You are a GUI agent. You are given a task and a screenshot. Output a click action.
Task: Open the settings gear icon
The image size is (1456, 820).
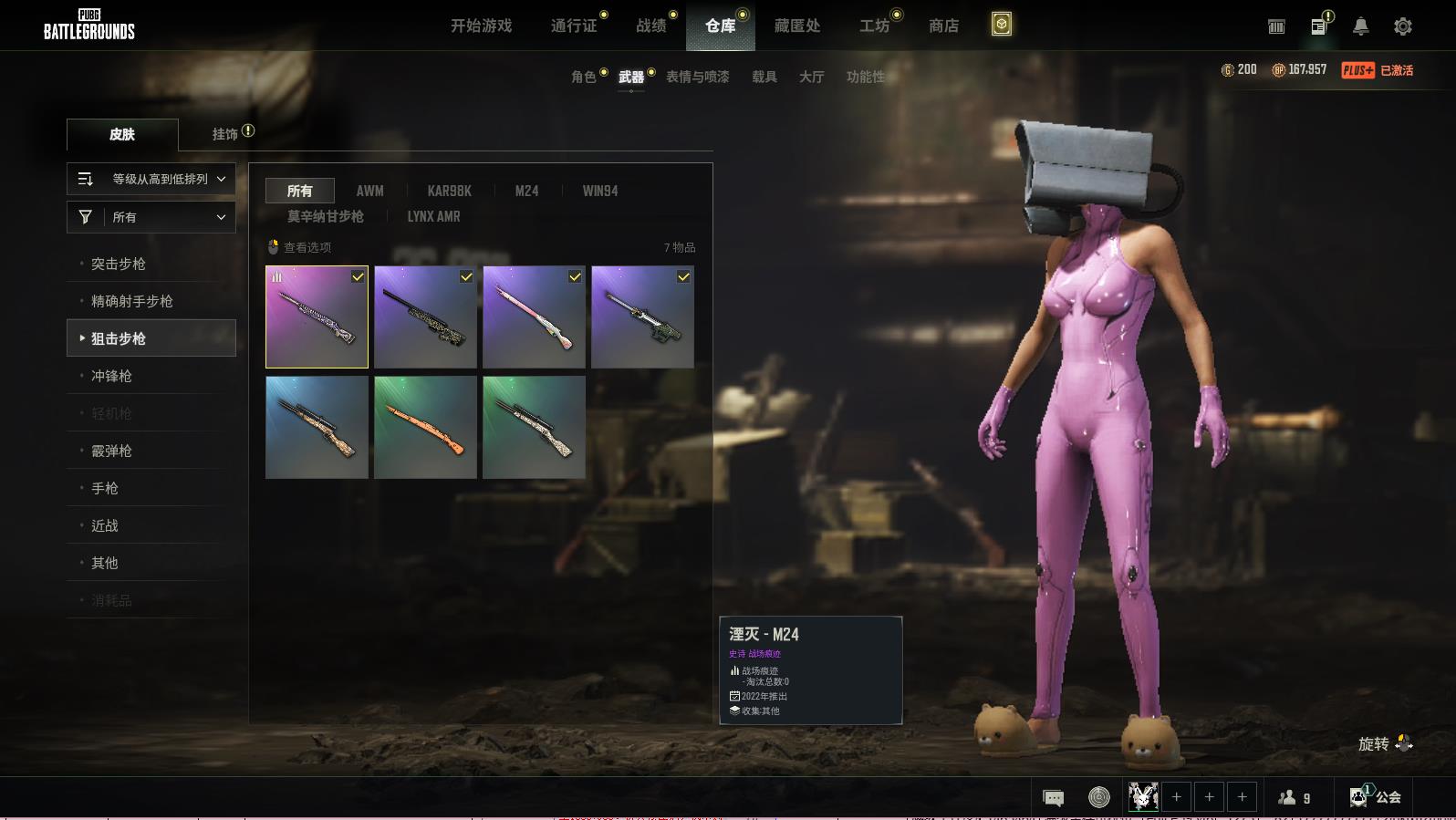[x=1403, y=26]
